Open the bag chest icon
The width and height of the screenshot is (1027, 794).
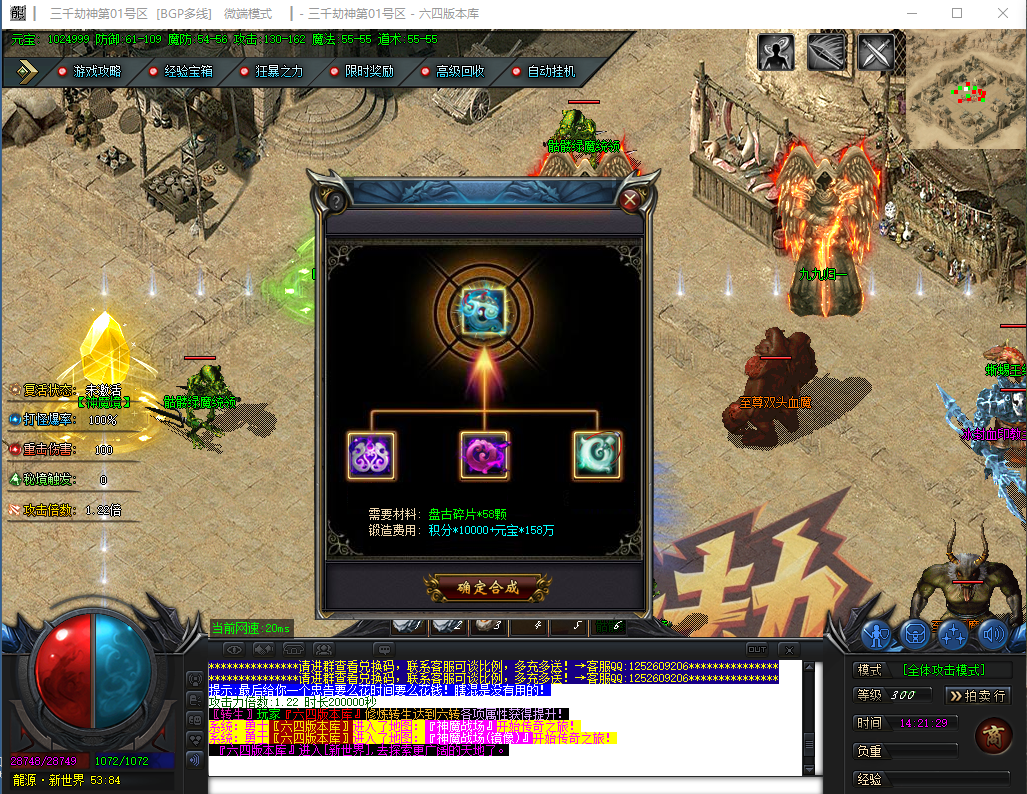tap(915, 634)
